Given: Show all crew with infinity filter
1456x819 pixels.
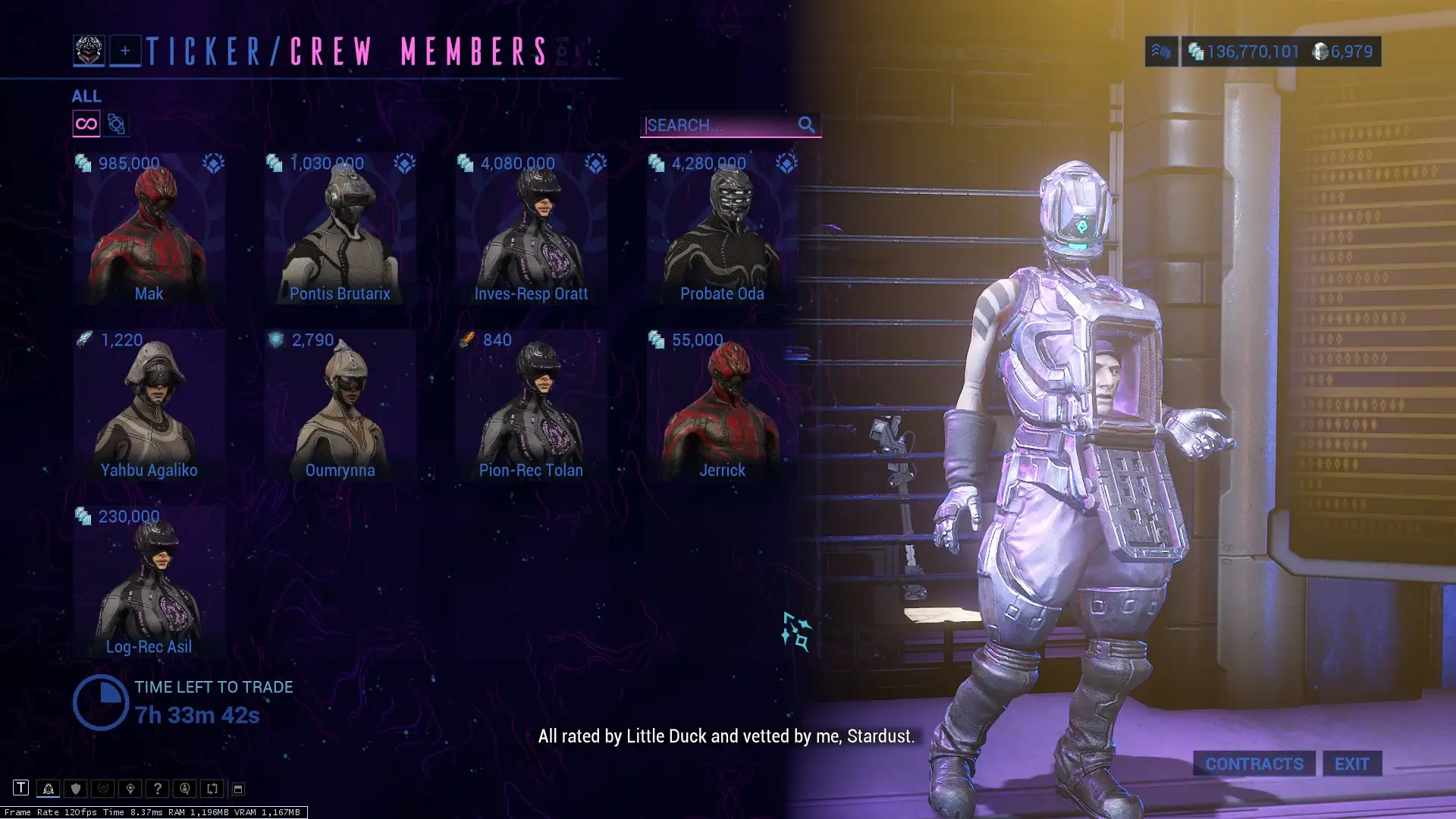Looking at the screenshot, I should pyautogui.click(x=86, y=124).
